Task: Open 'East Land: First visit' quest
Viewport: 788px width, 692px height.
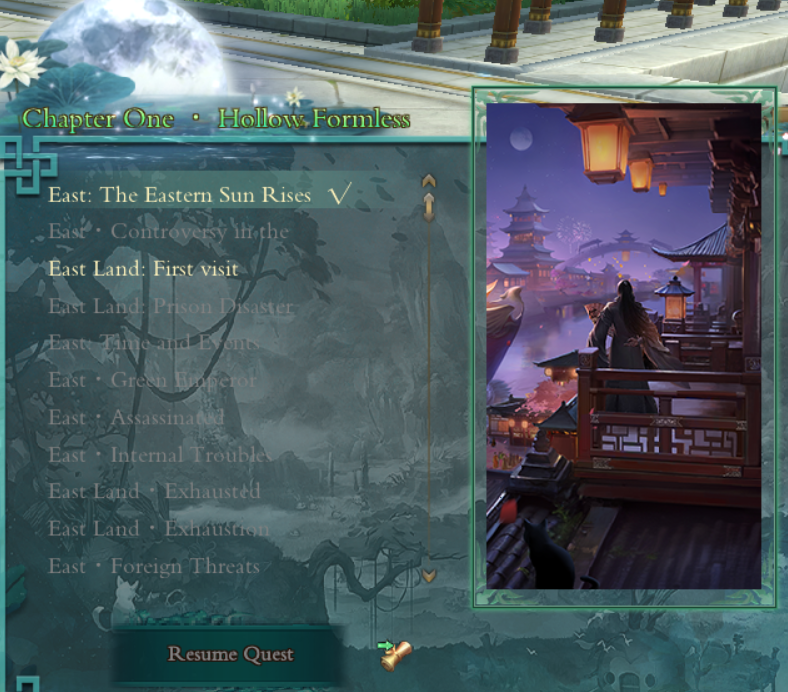Action: coord(143,269)
